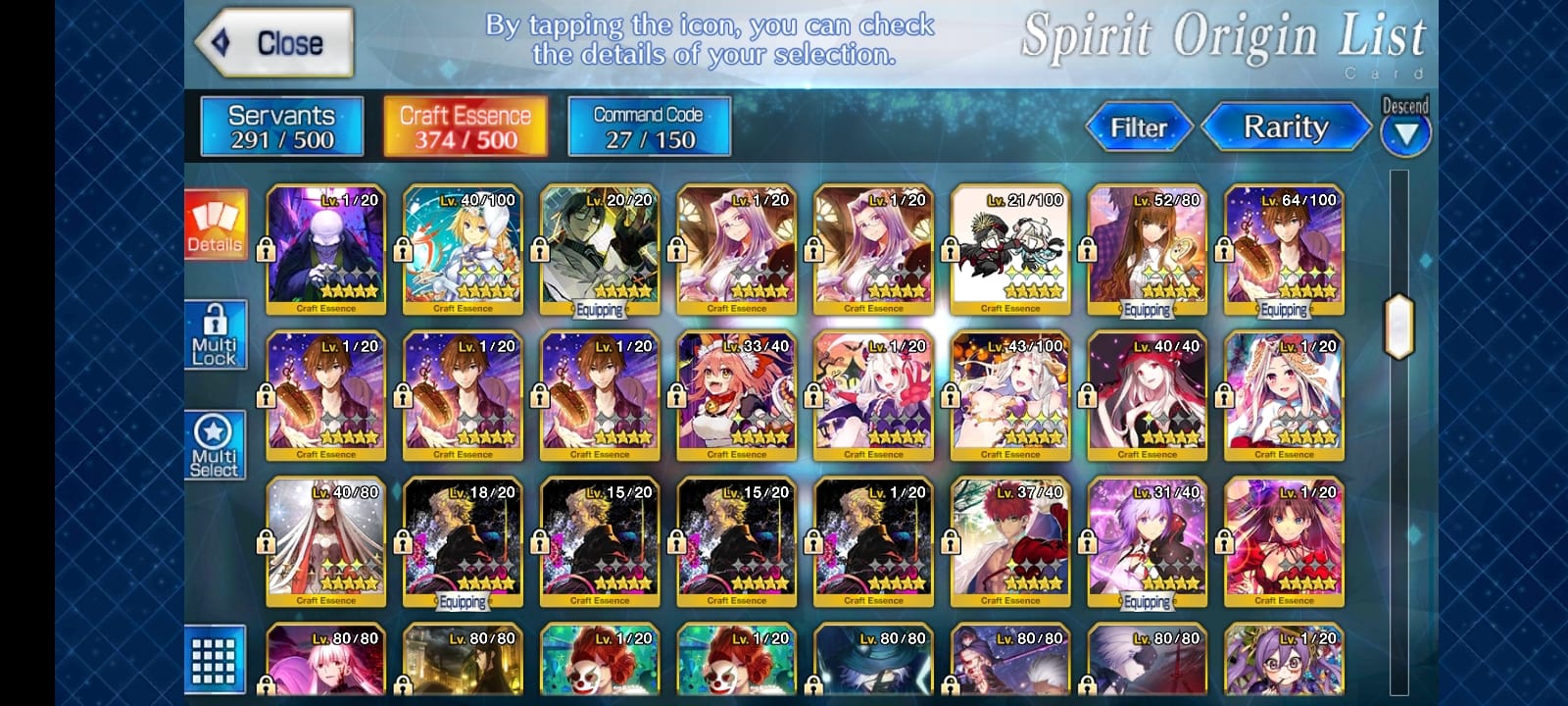Choose the Lv. 21/100 craft essence
The image size is (1568, 706).
click(x=1010, y=249)
